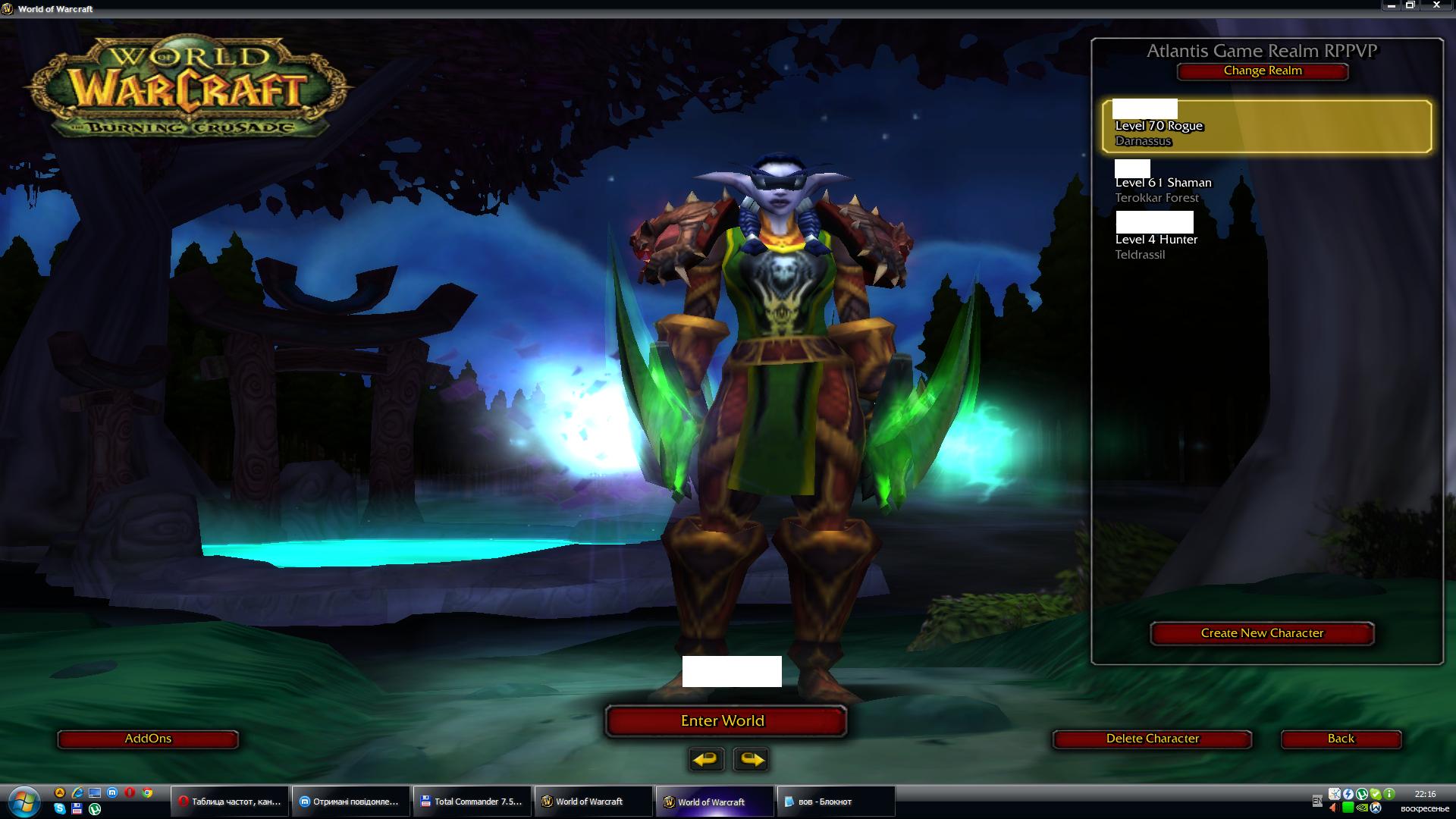Rotate the character with the right arrow
Viewport: 1456px width, 819px height.
(x=752, y=759)
